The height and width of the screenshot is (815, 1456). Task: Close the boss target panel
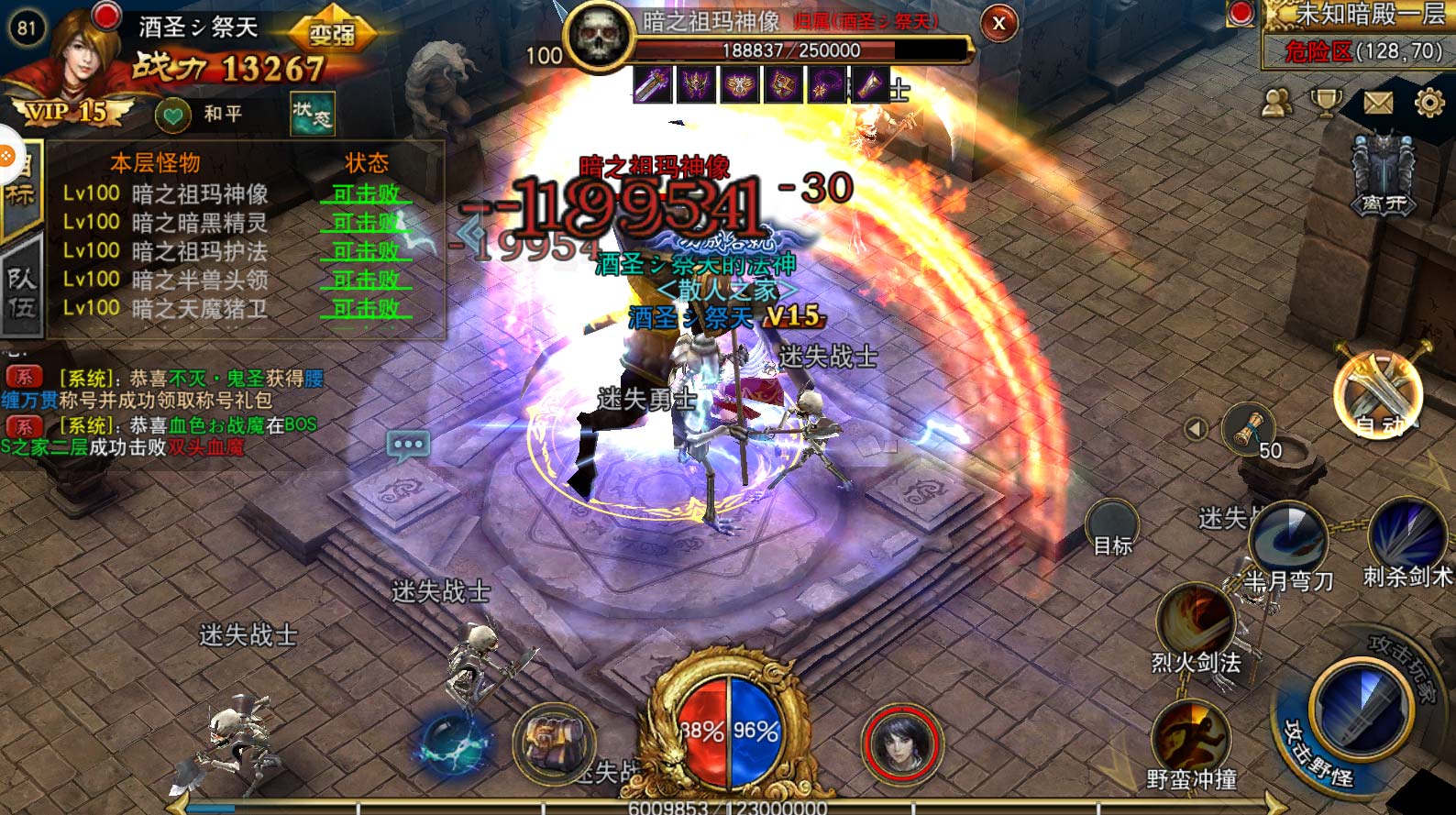[998, 24]
